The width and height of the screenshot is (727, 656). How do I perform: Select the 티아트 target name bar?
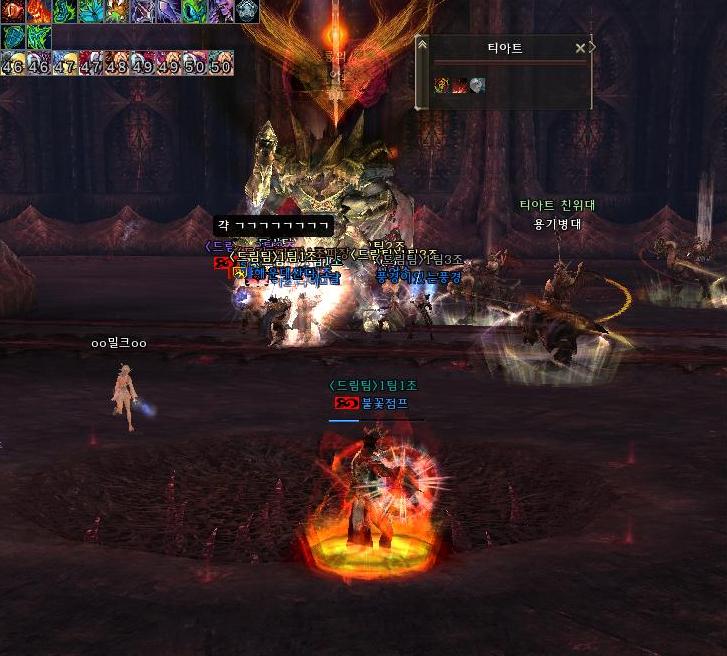(x=504, y=48)
